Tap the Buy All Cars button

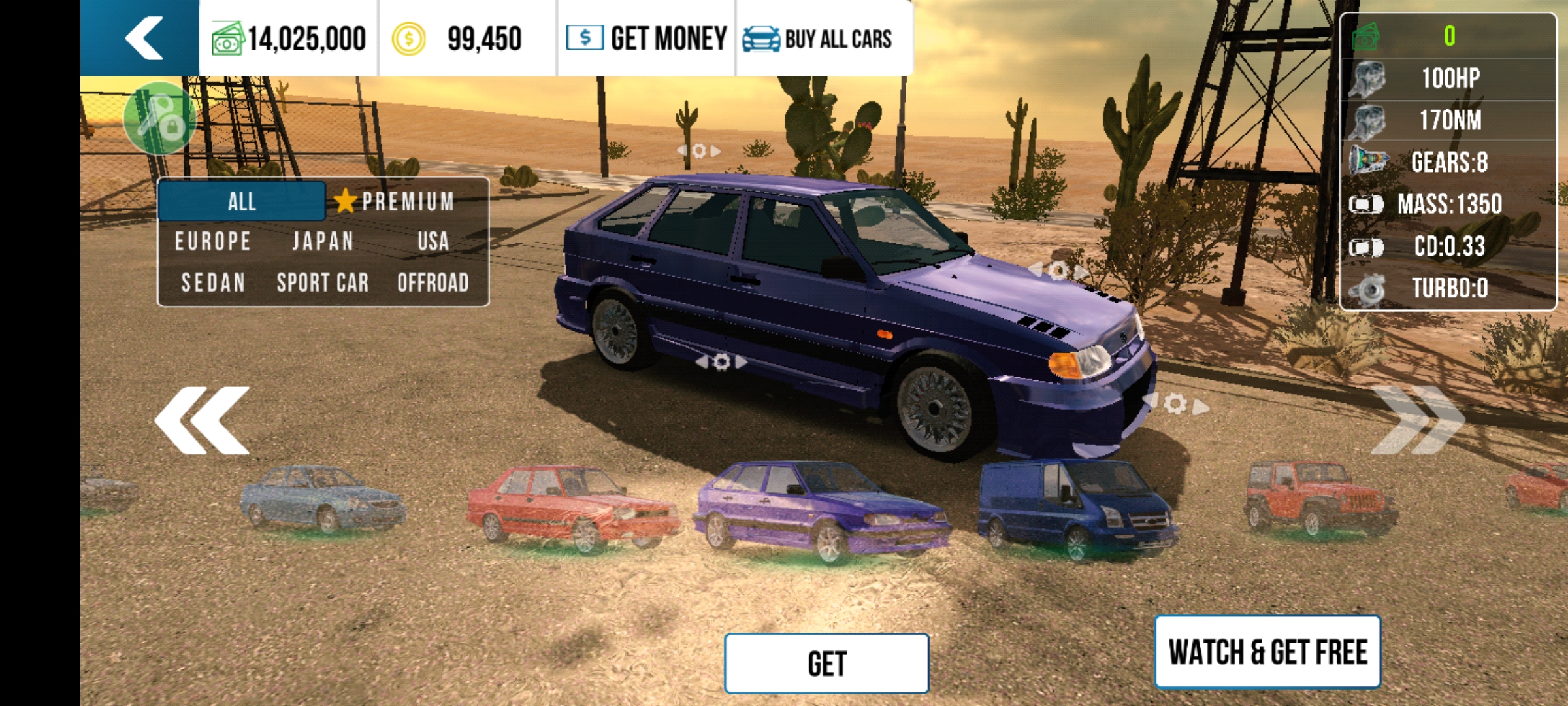[818, 39]
